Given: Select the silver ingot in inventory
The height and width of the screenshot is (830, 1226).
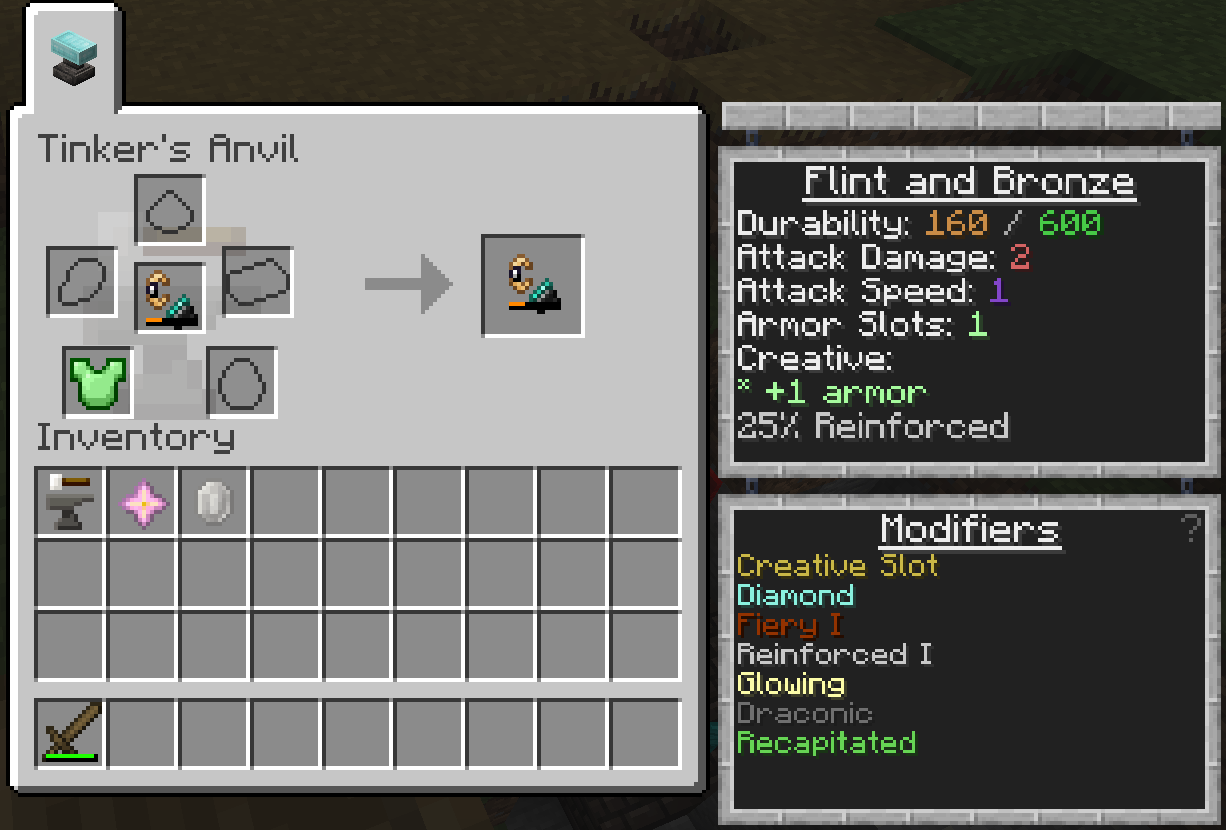Looking at the screenshot, I should pos(215,502).
